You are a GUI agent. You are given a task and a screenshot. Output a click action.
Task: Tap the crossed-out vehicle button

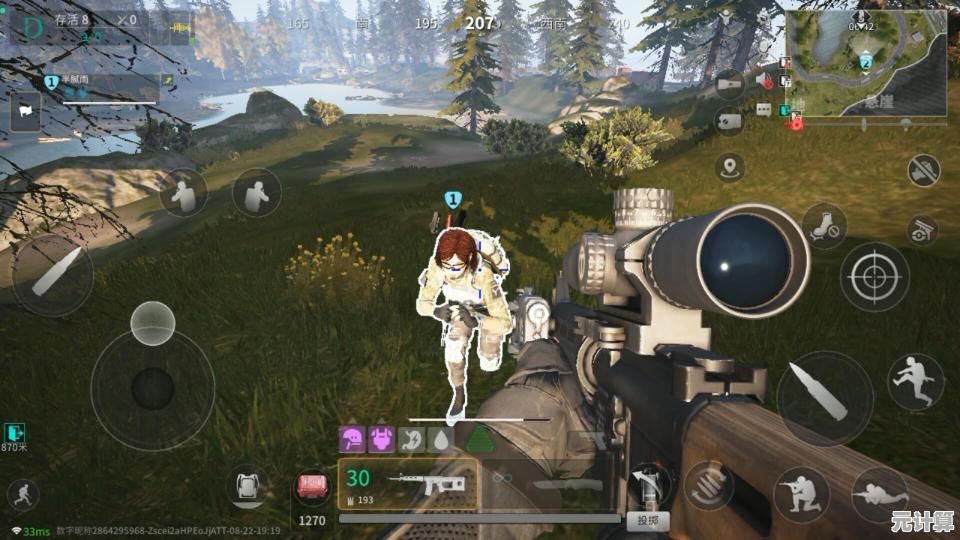[x=923, y=170]
